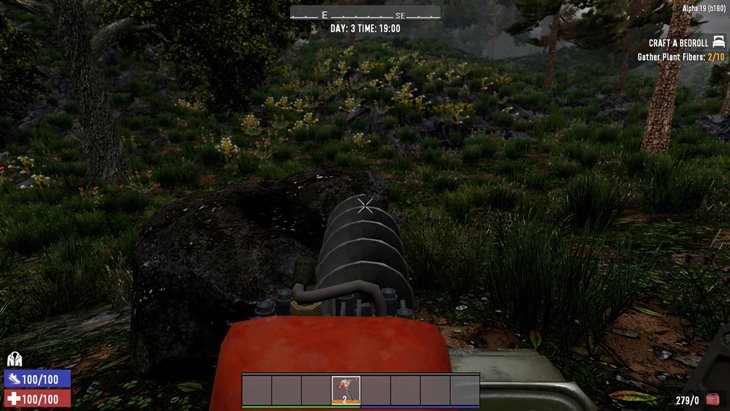730x411 pixels.
Task: Click the compass bar above the day counter
Action: (365, 14)
